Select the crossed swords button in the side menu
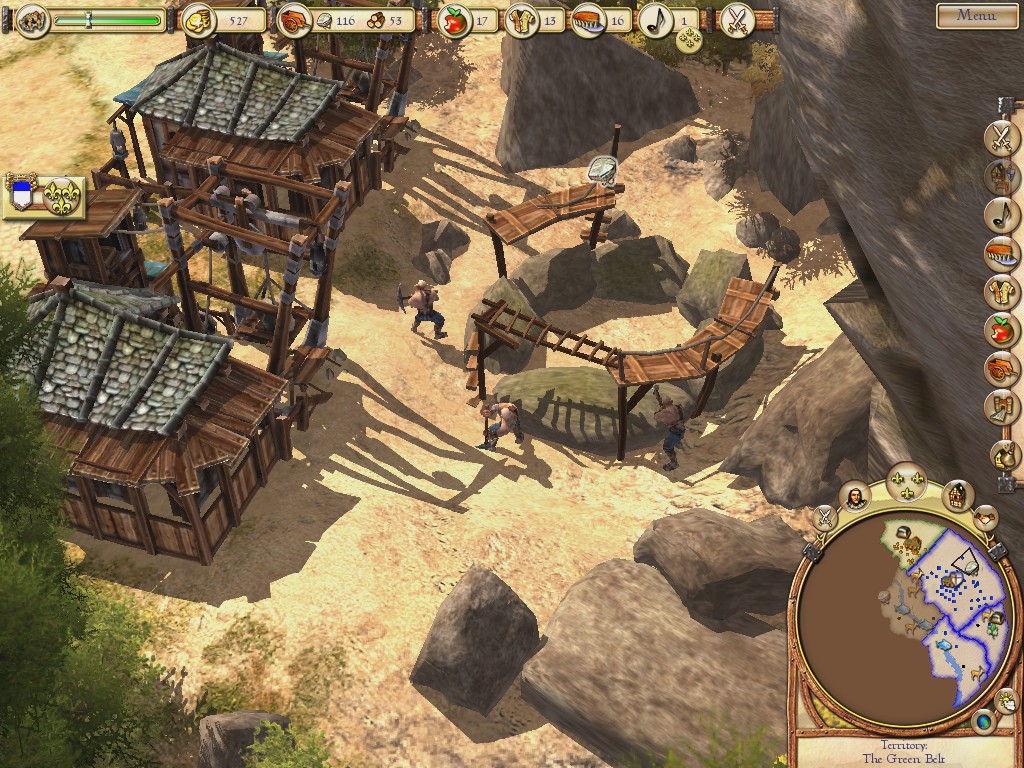 pyautogui.click(x=1001, y=137)
